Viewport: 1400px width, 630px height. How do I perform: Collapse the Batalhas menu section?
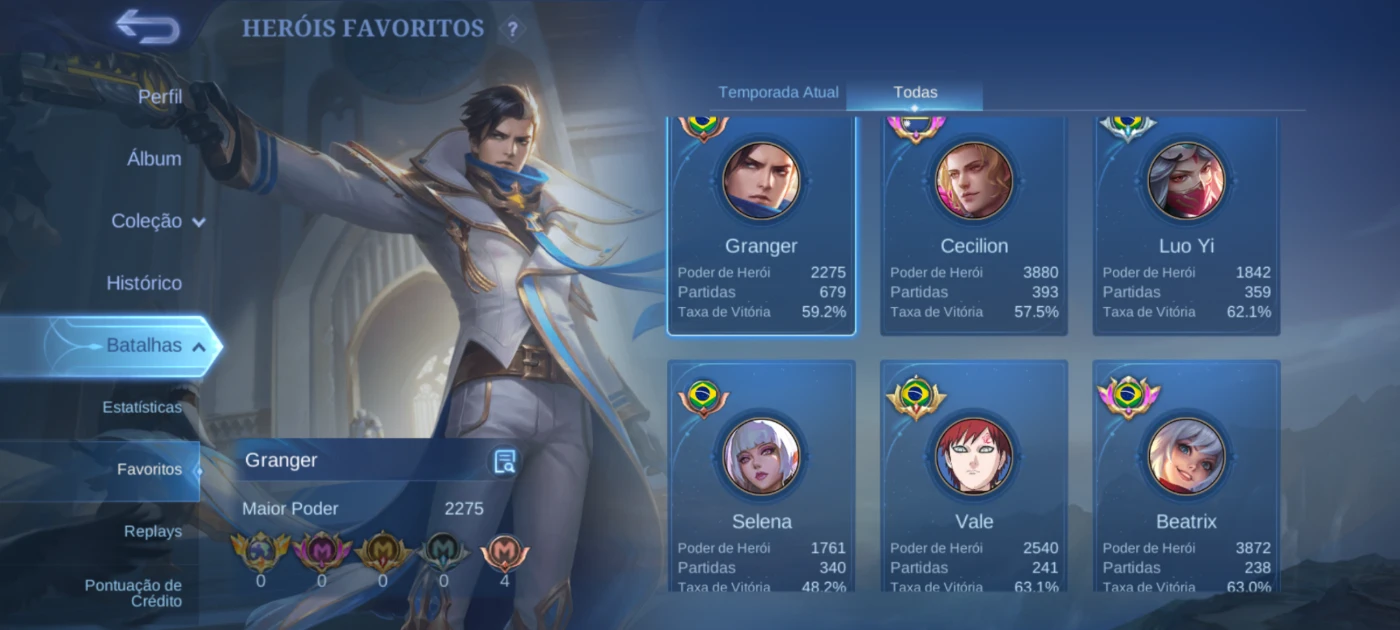point(156,346)
